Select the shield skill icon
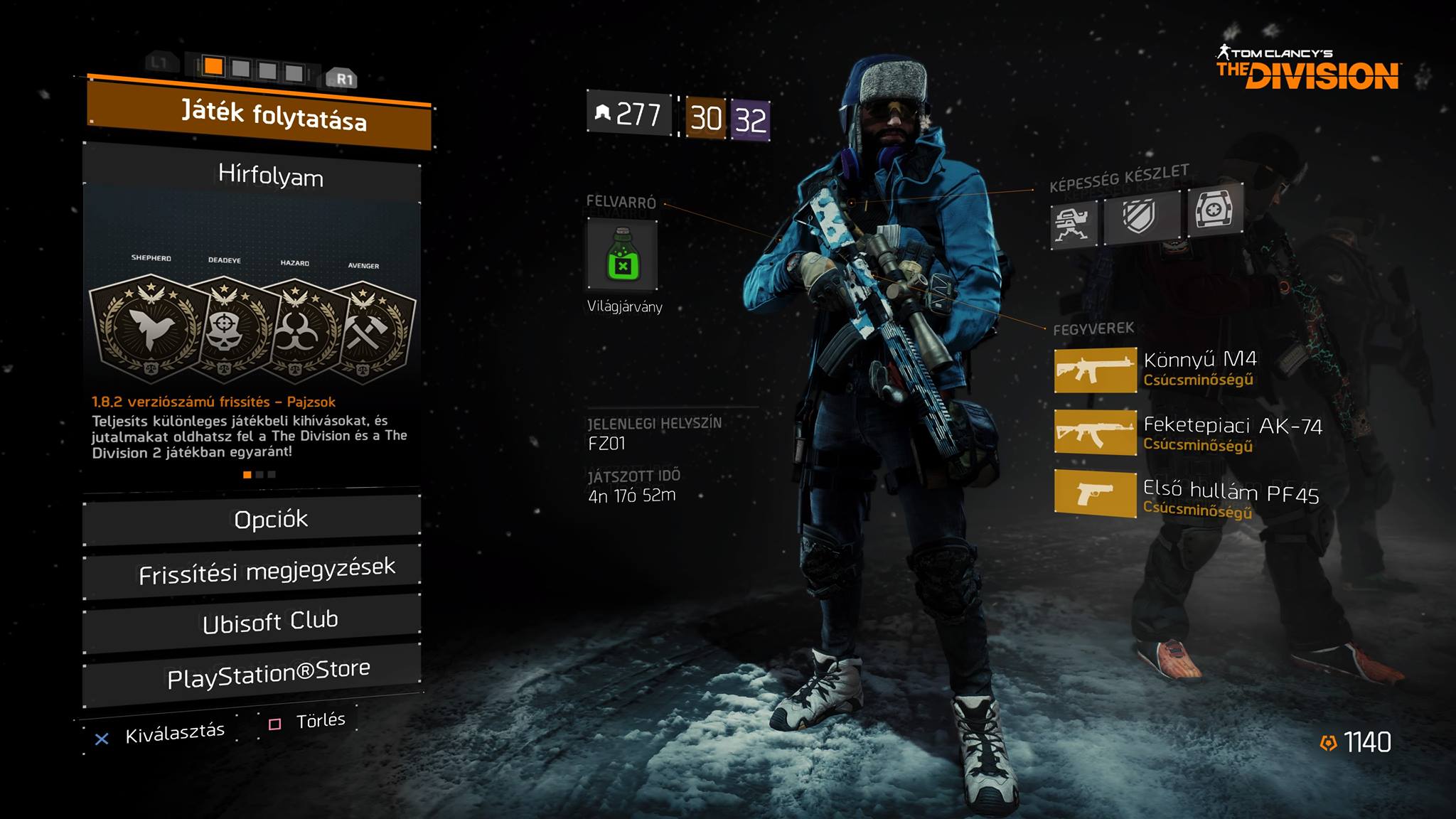1456x819 pixels. pos(1140,216)
